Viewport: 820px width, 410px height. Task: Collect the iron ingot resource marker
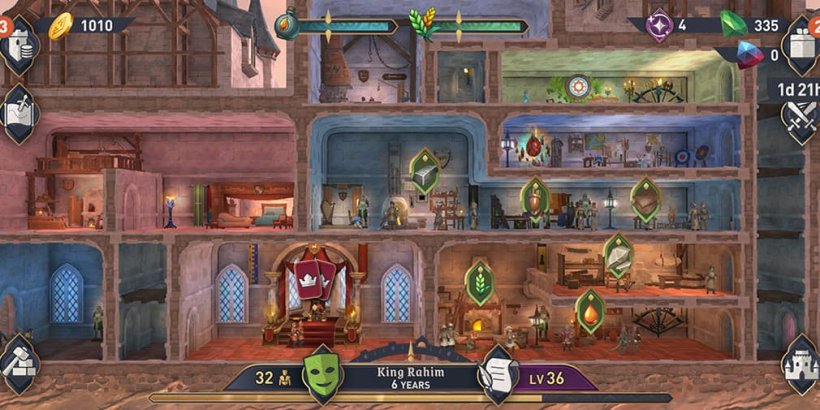(424, 171)
